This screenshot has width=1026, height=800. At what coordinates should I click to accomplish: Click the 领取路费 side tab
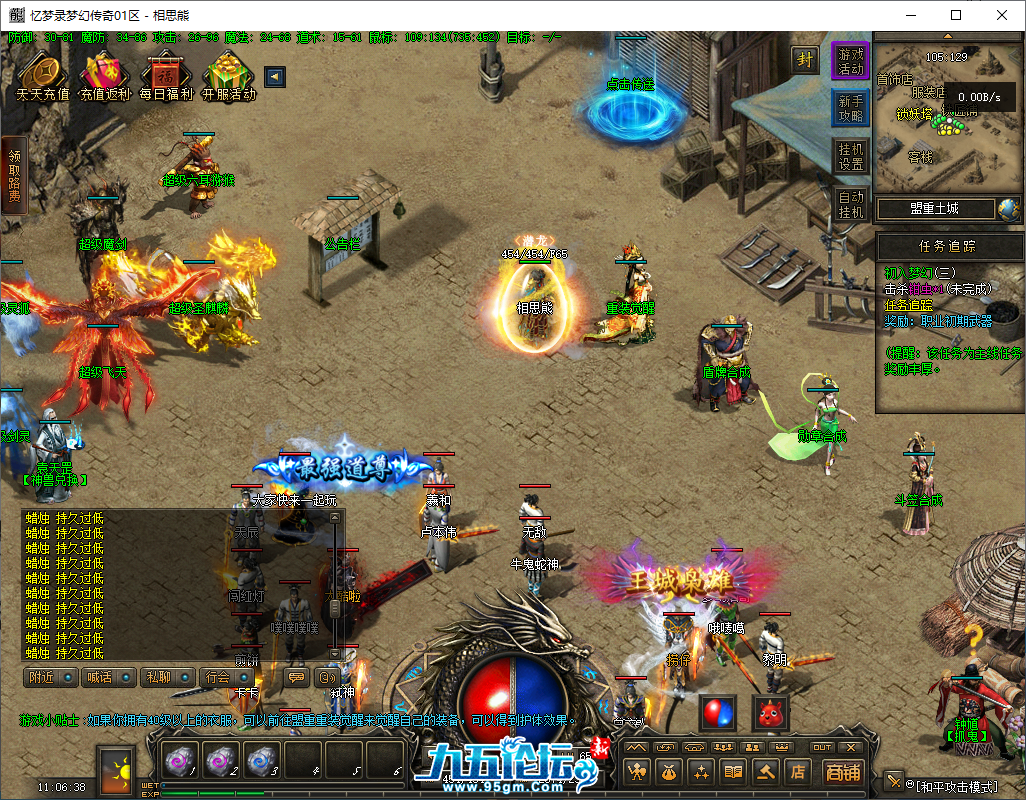point(14,176)
